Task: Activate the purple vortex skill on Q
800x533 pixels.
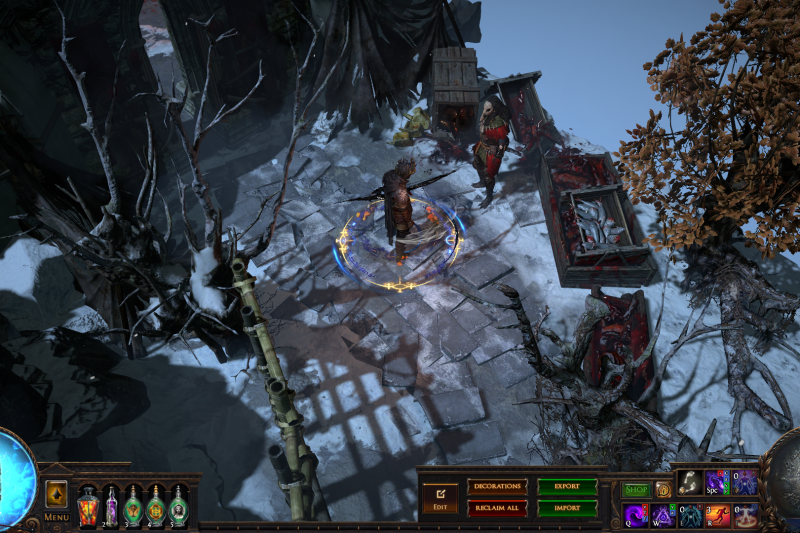Action: 636,515
